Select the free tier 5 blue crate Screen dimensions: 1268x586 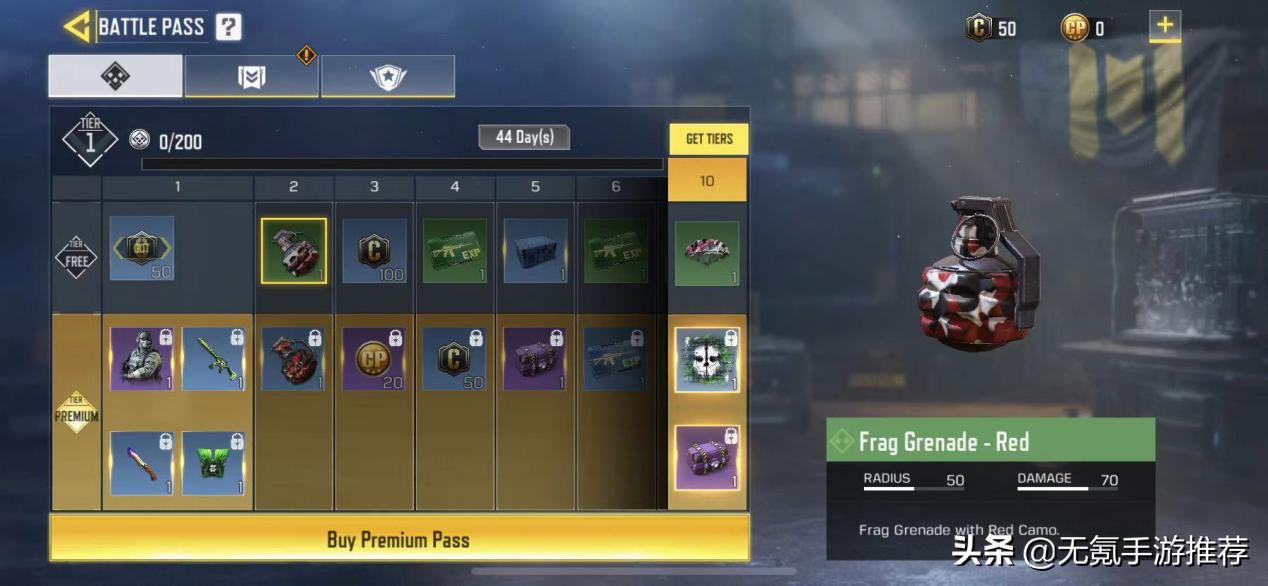click(536, 251)
